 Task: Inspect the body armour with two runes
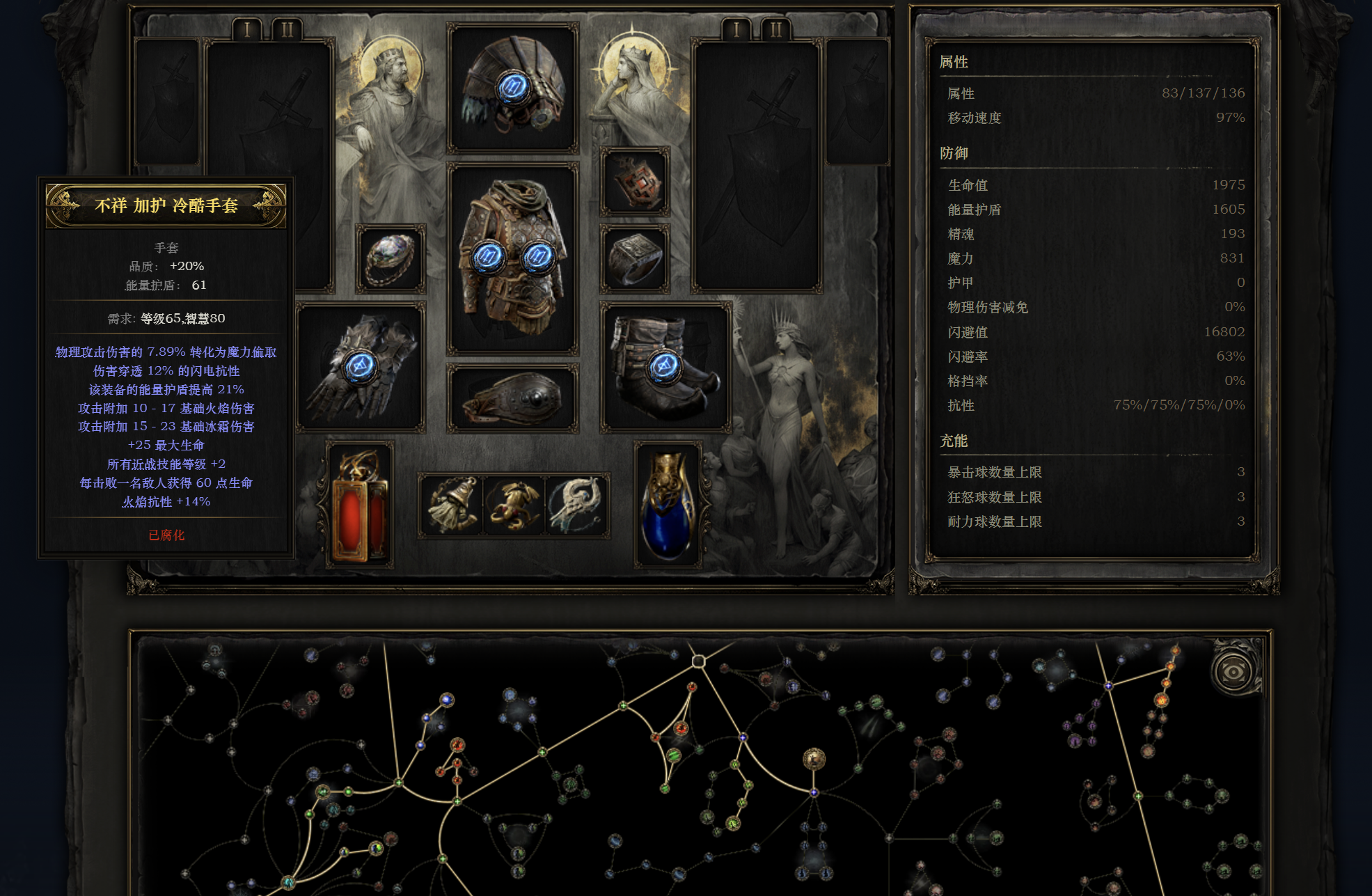tap(512, 259)
